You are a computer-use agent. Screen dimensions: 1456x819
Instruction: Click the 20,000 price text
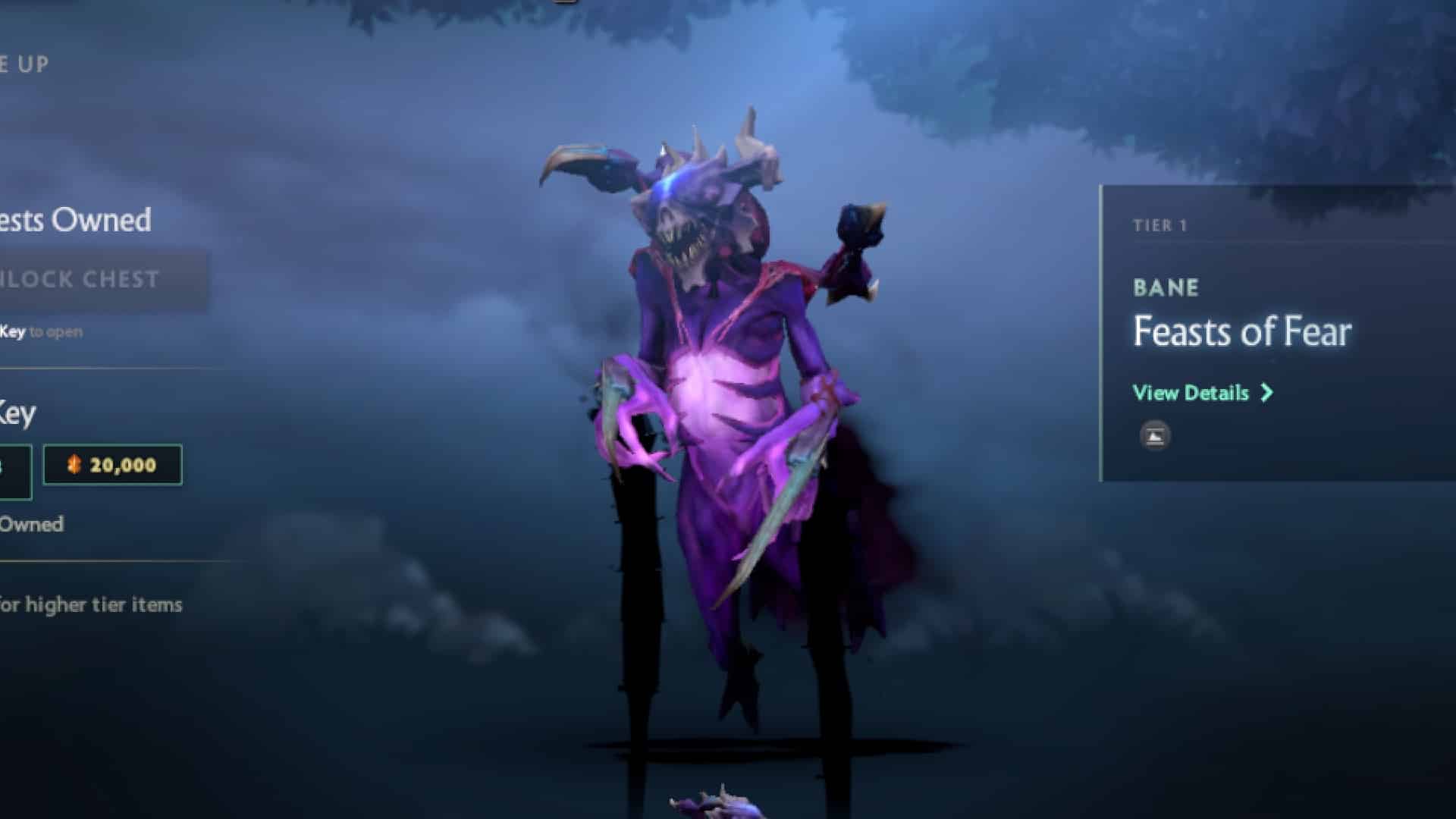point(123,466)
